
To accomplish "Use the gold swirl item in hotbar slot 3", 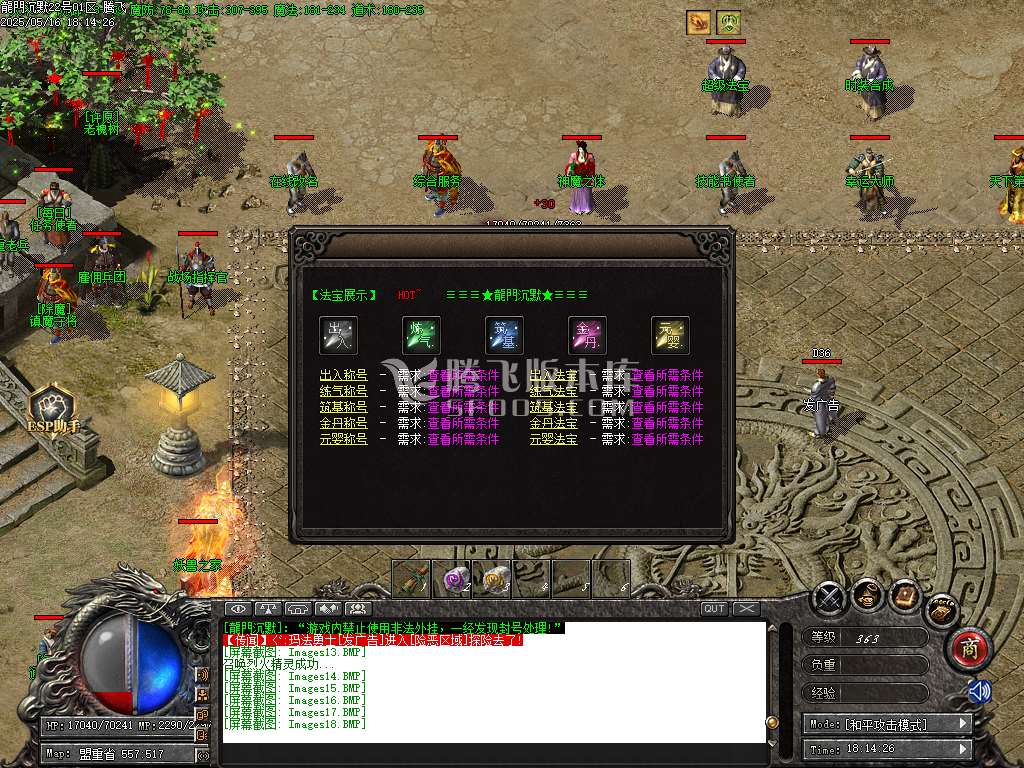I will pyautogui.click(x=495, y=578).
